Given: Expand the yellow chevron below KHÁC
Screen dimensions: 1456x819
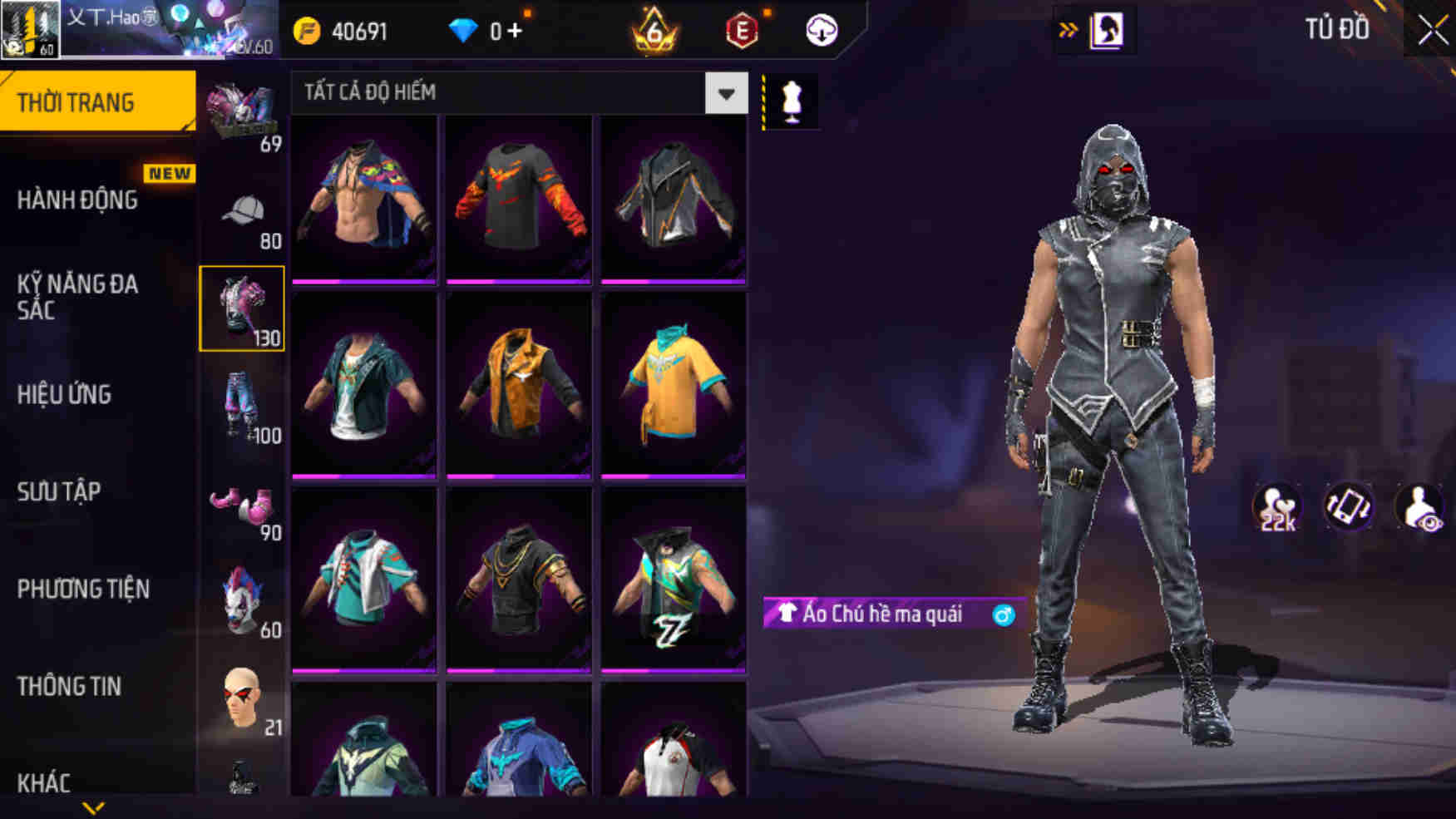Looking at the screenshot, I should [x=94, y=807].
